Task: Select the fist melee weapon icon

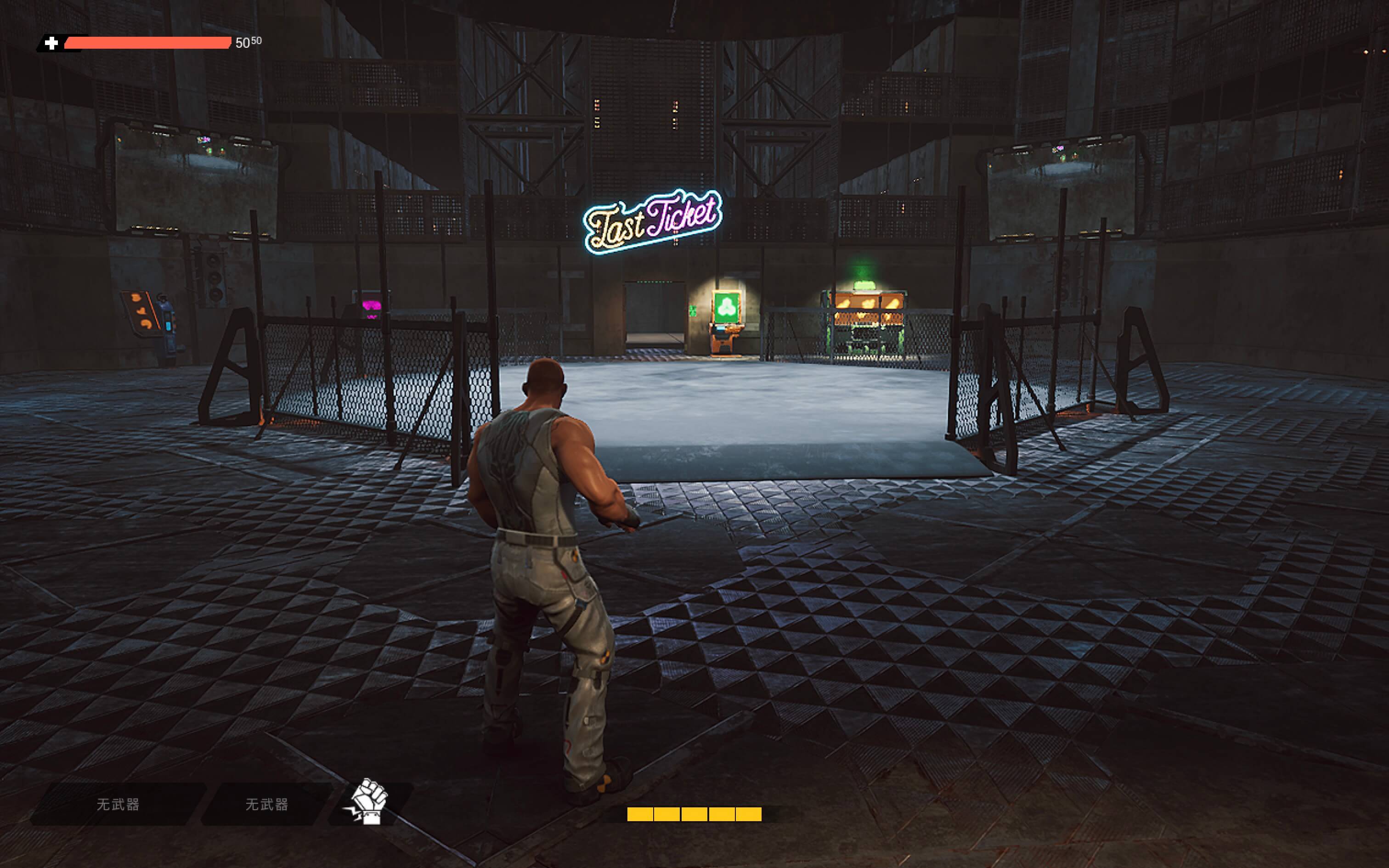Action: pyautogui.click(x=368, y=802)
